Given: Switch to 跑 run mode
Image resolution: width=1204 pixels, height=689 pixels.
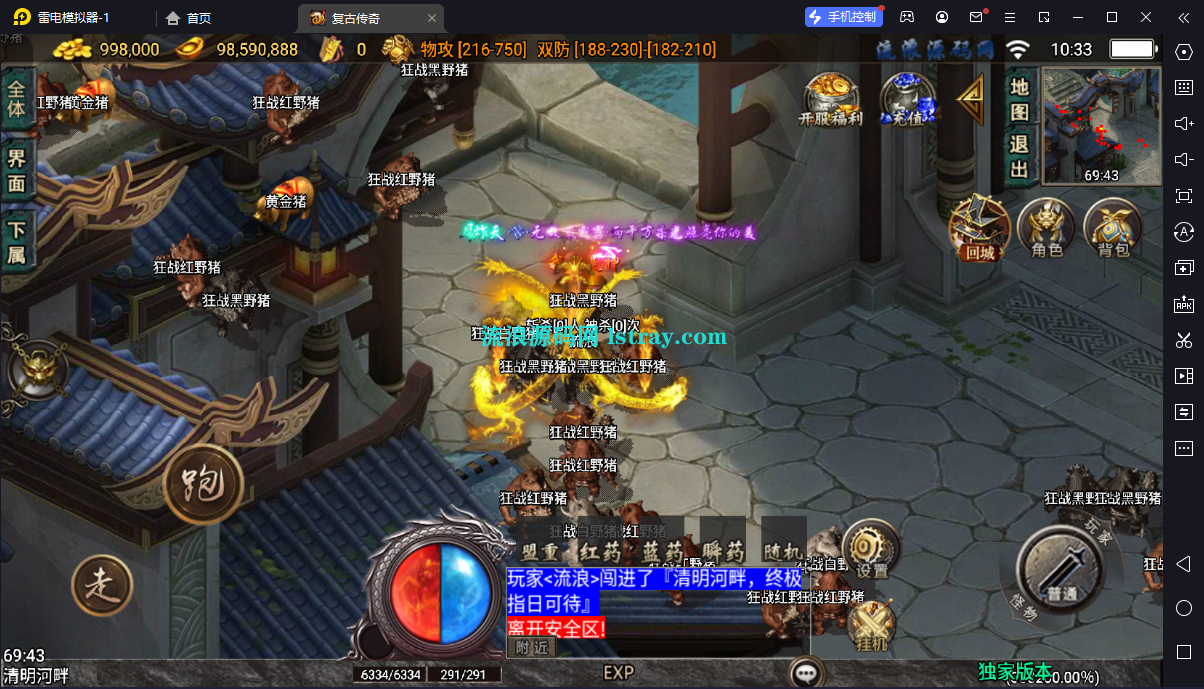Looking at the screenshot, I should coord(204,485).
